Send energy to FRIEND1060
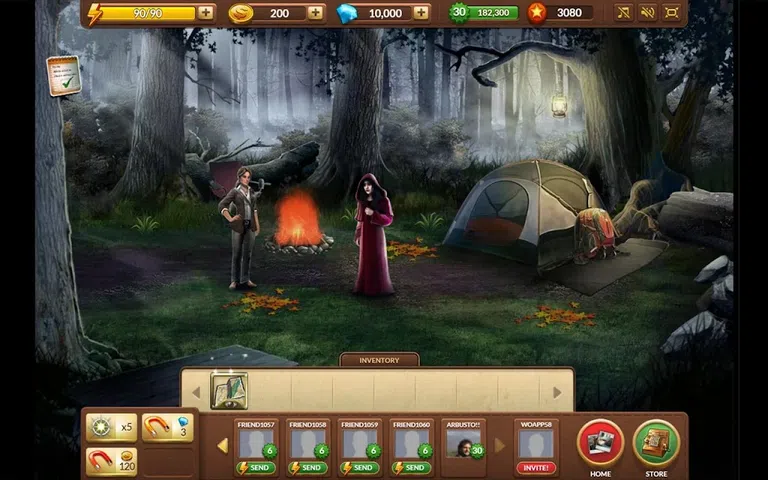The width and height of the screenshot is (768, 480). coord(410,467)
